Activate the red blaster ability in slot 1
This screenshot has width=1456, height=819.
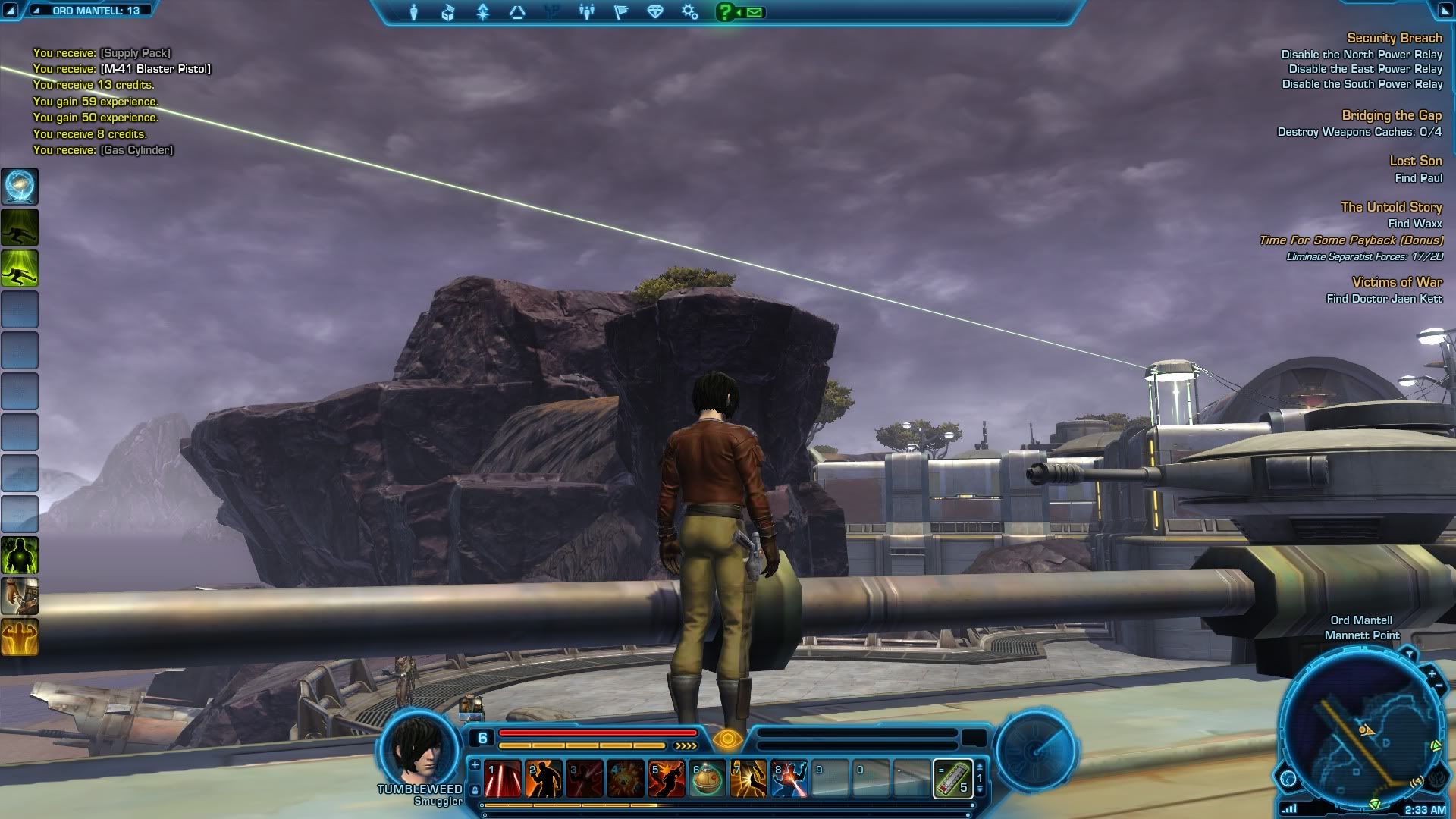pos(503,779)
